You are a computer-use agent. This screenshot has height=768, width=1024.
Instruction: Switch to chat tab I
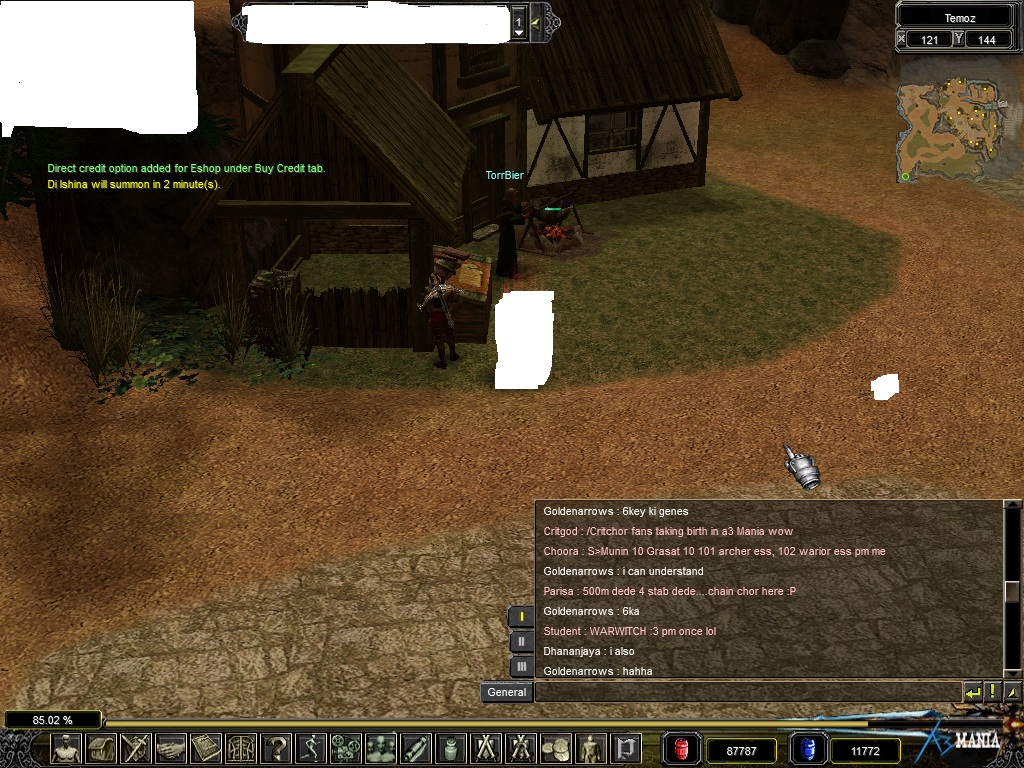pos(521,617)
